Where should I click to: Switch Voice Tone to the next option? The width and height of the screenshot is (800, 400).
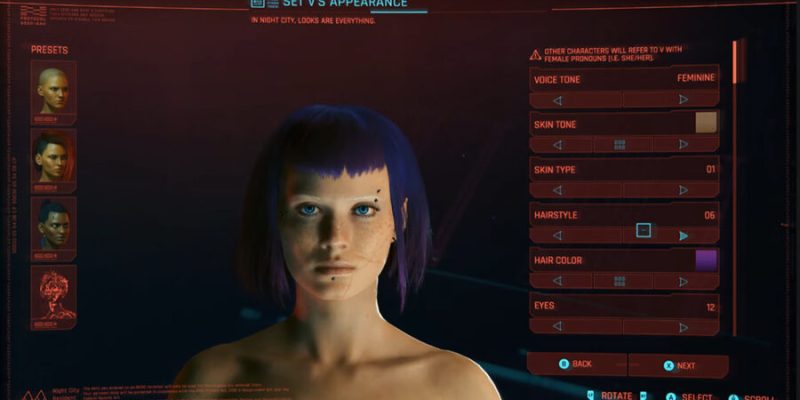(x=683, y=100)
